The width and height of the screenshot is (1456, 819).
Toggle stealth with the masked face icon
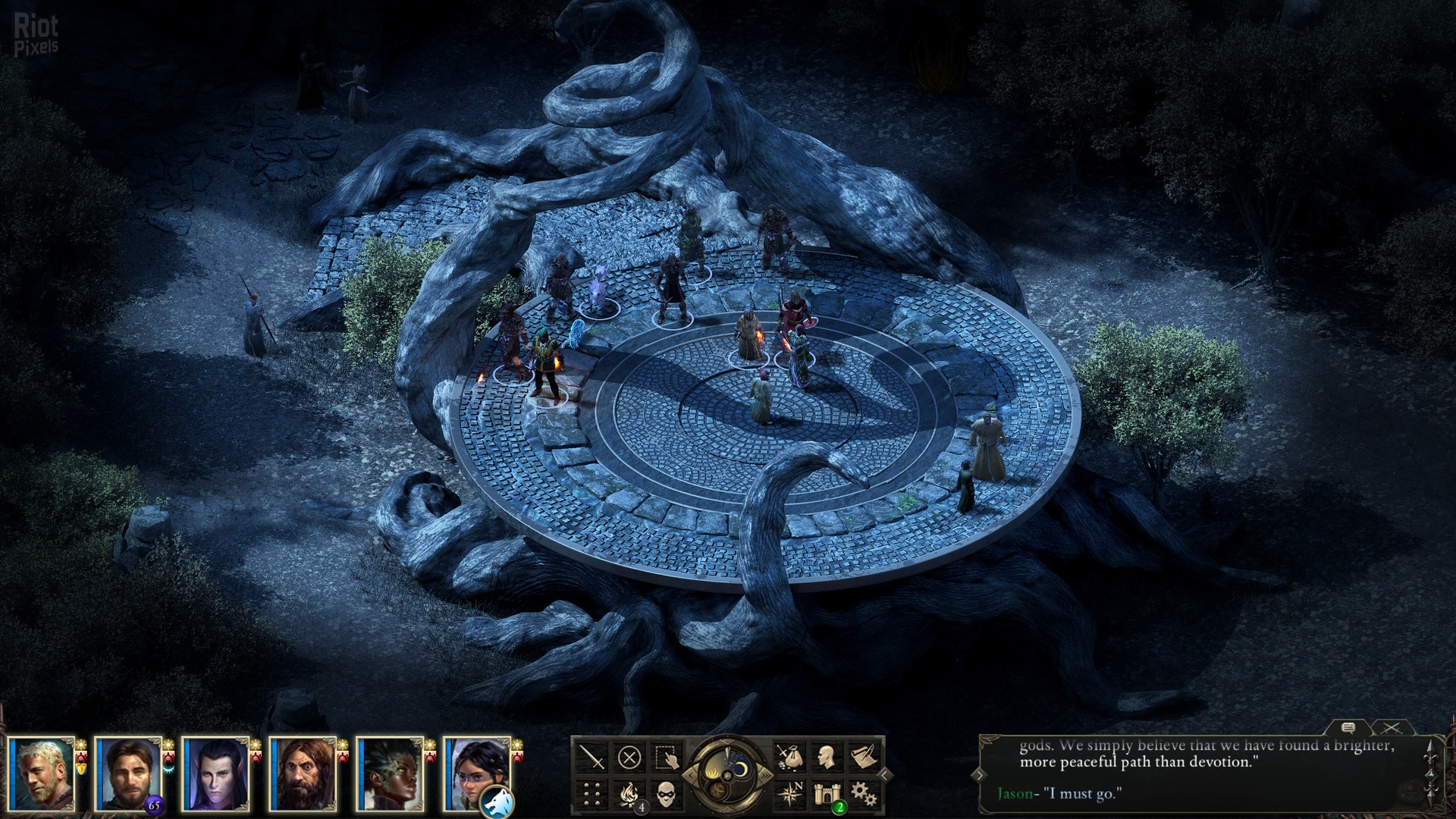point(667,794)
